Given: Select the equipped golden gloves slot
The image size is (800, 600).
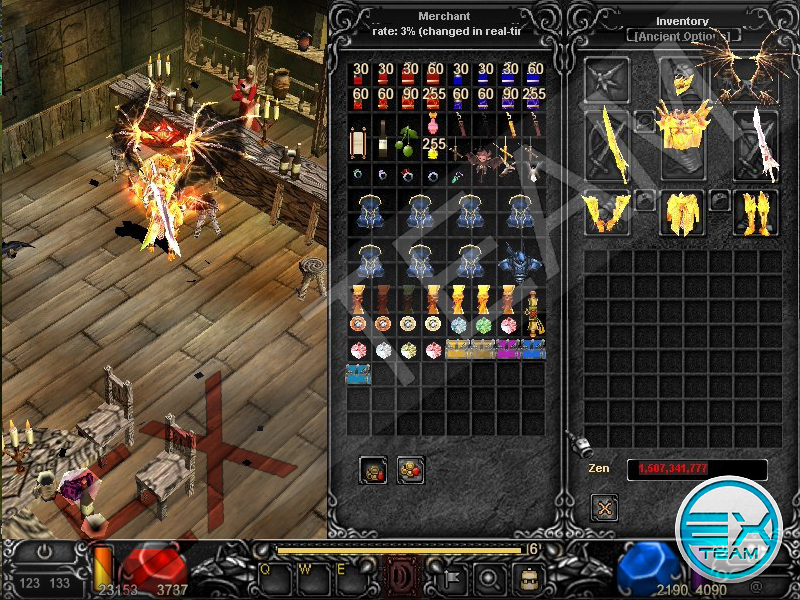Looking at the screenshot, I should (x=608, y=211).
